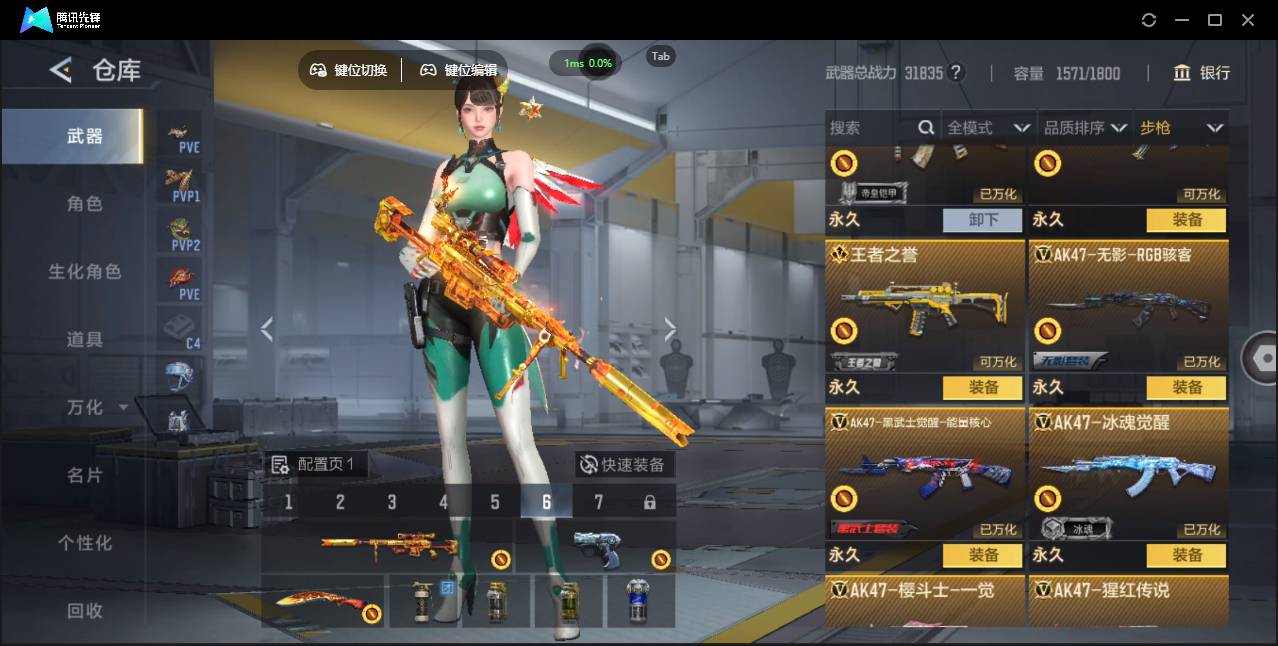The image size is (1278, 646).
Task: Open the 名片 name card category
Action: 85,475
